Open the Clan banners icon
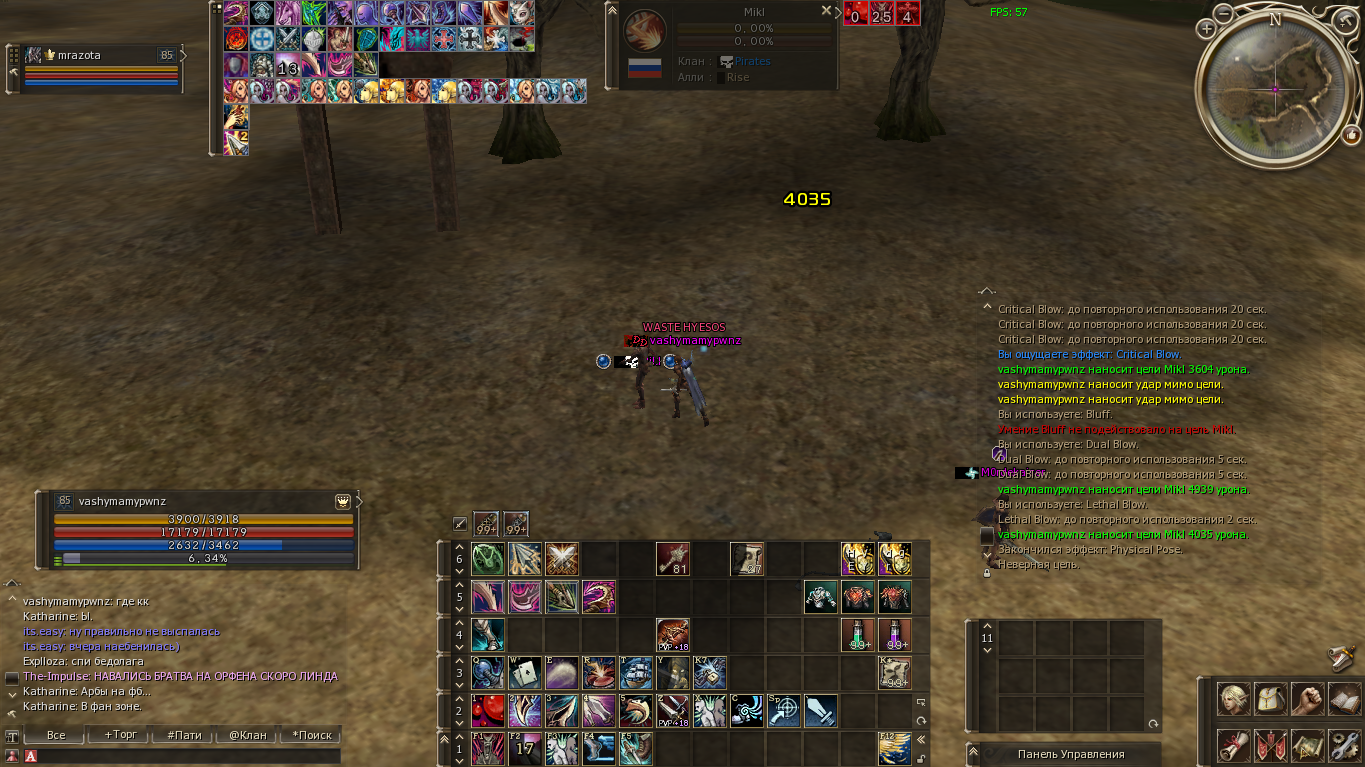 1270,746
